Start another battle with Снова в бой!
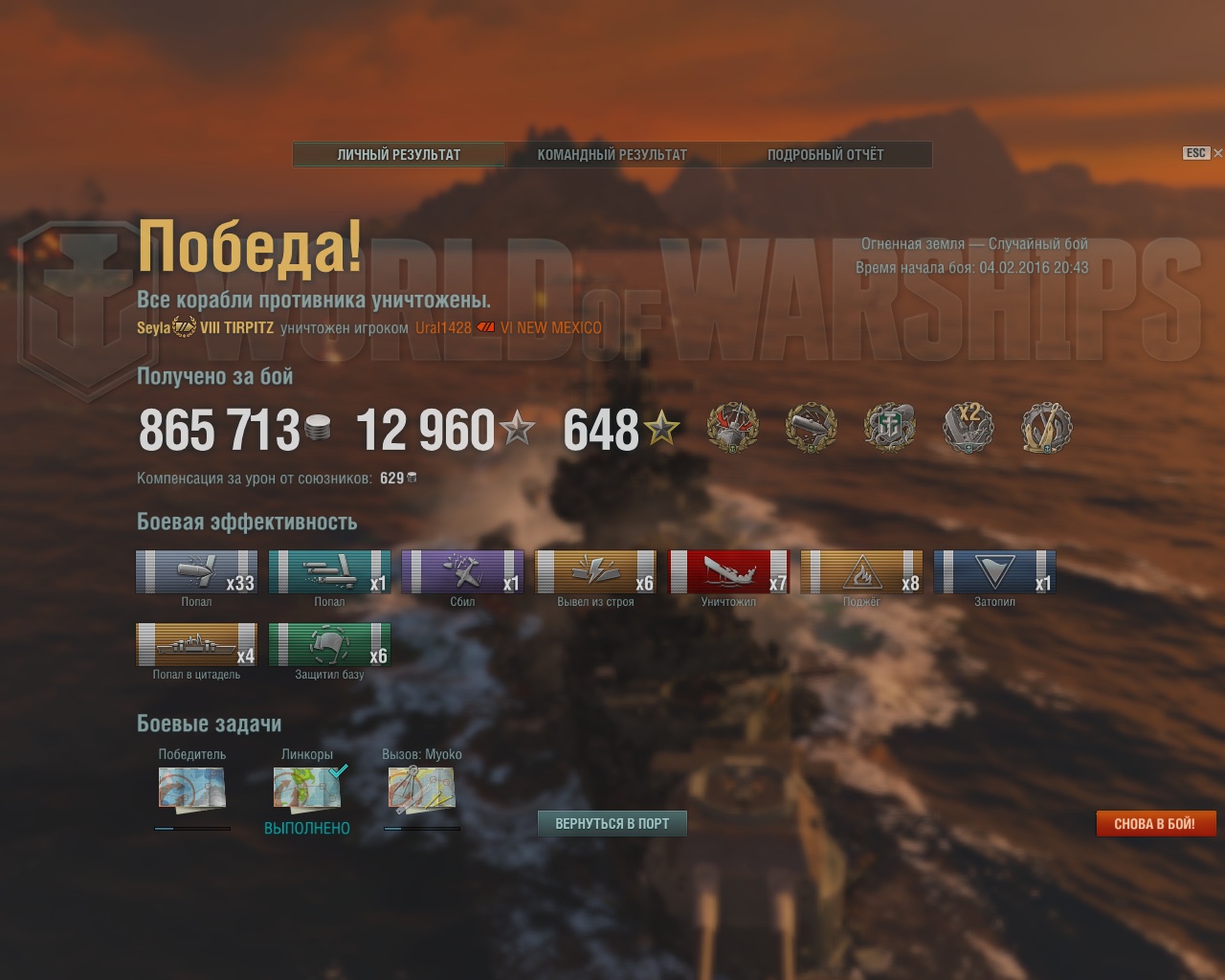1225x980 pixels. pos(1154,823)
